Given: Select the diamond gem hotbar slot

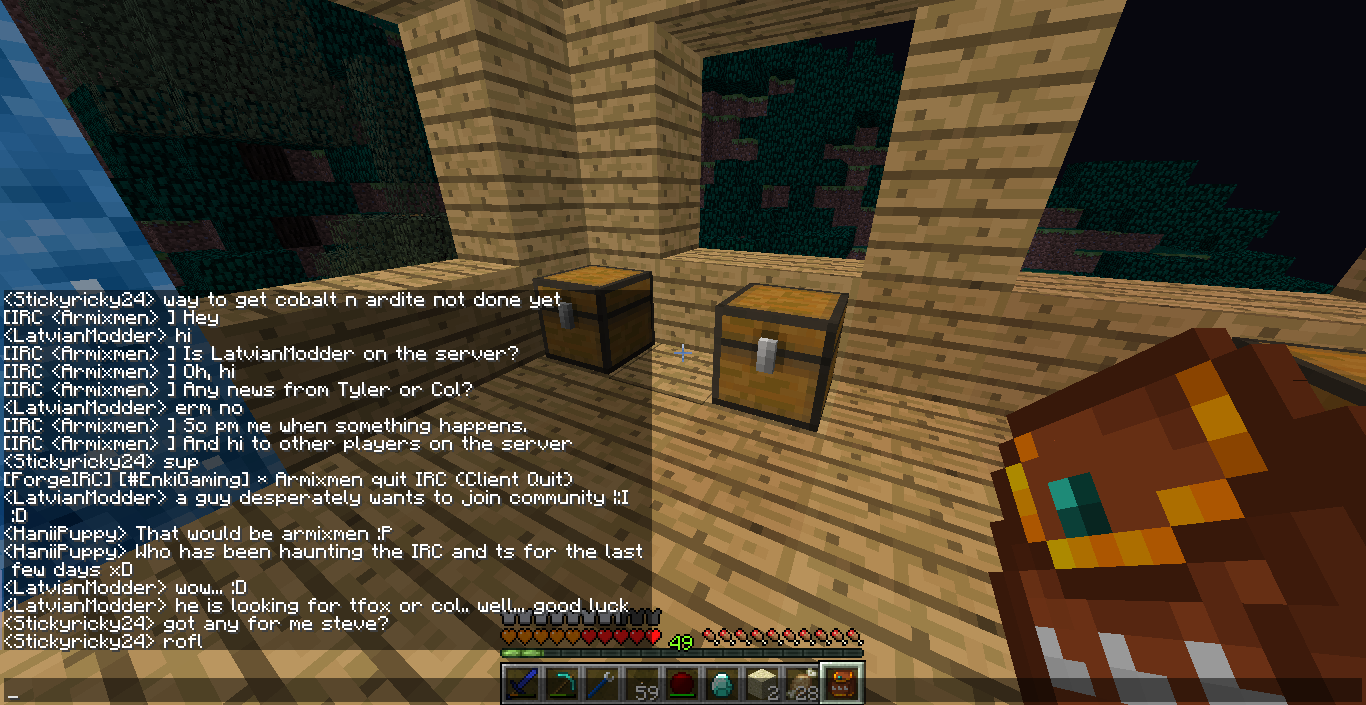Looking at the screenshot, I should click(x=721, y=685).
